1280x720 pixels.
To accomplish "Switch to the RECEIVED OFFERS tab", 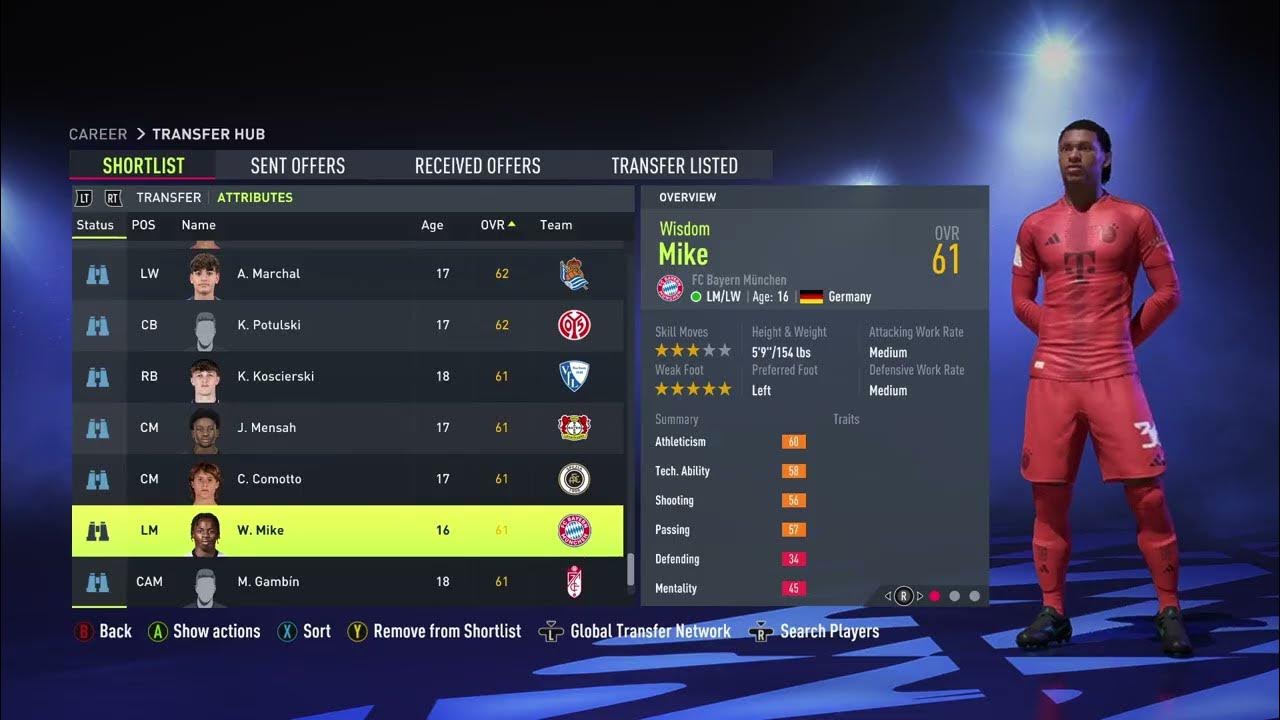I will [x=476, y=165].
